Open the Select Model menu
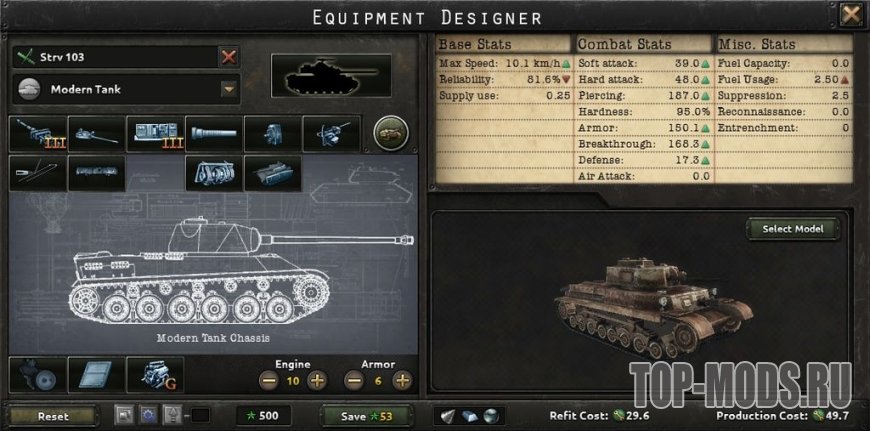 click(x=792, y=229)
